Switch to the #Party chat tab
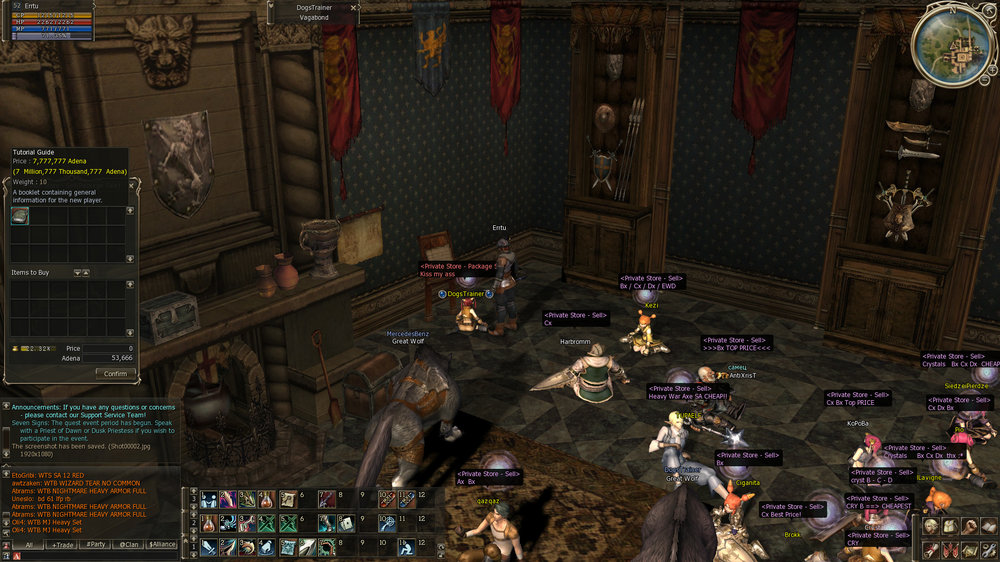This screenshot has width=1000, height=562. click(96, 545)
